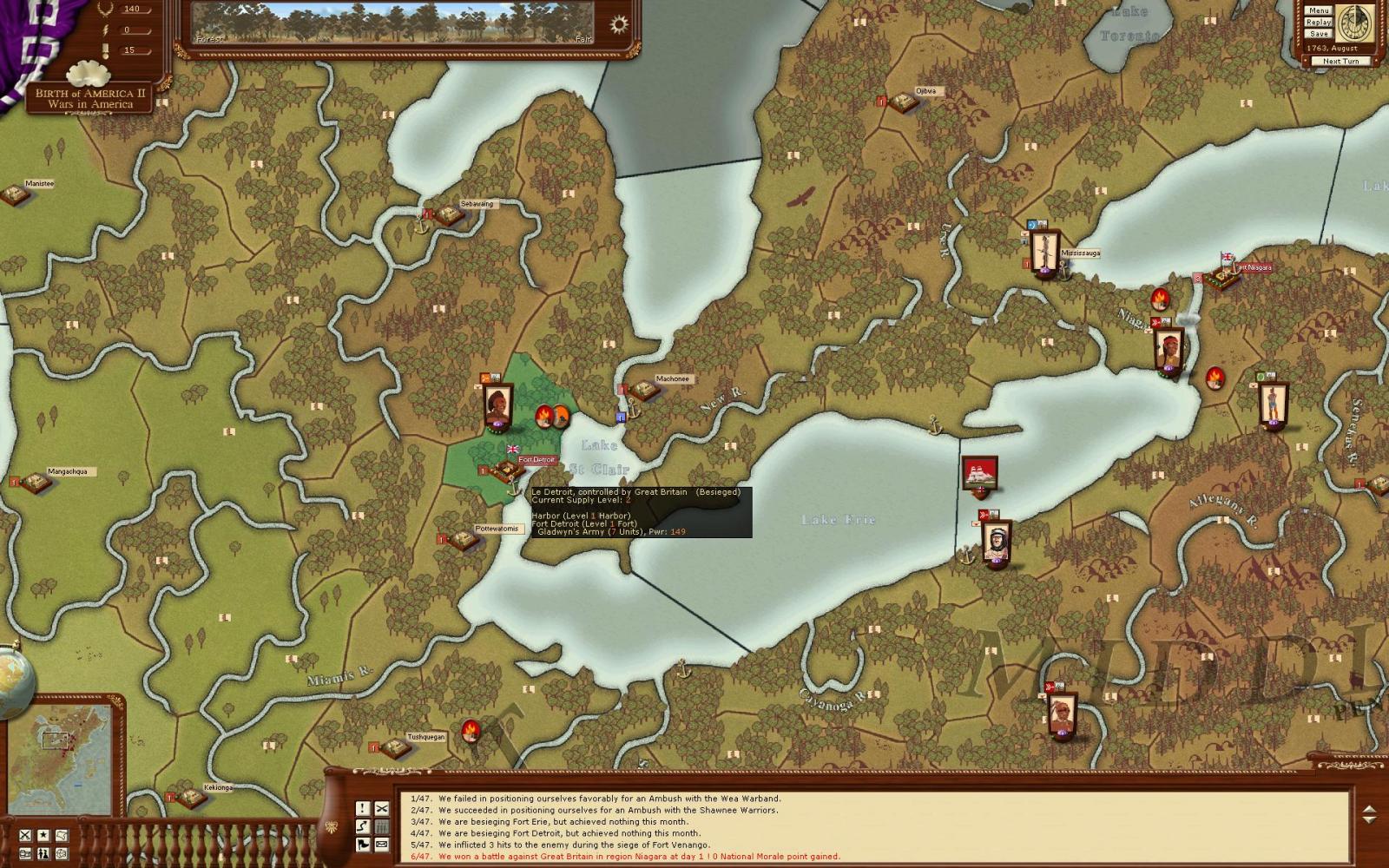Click the minimap of North America
Screen dimensions: 1389x868
click(x=61, y=755)
